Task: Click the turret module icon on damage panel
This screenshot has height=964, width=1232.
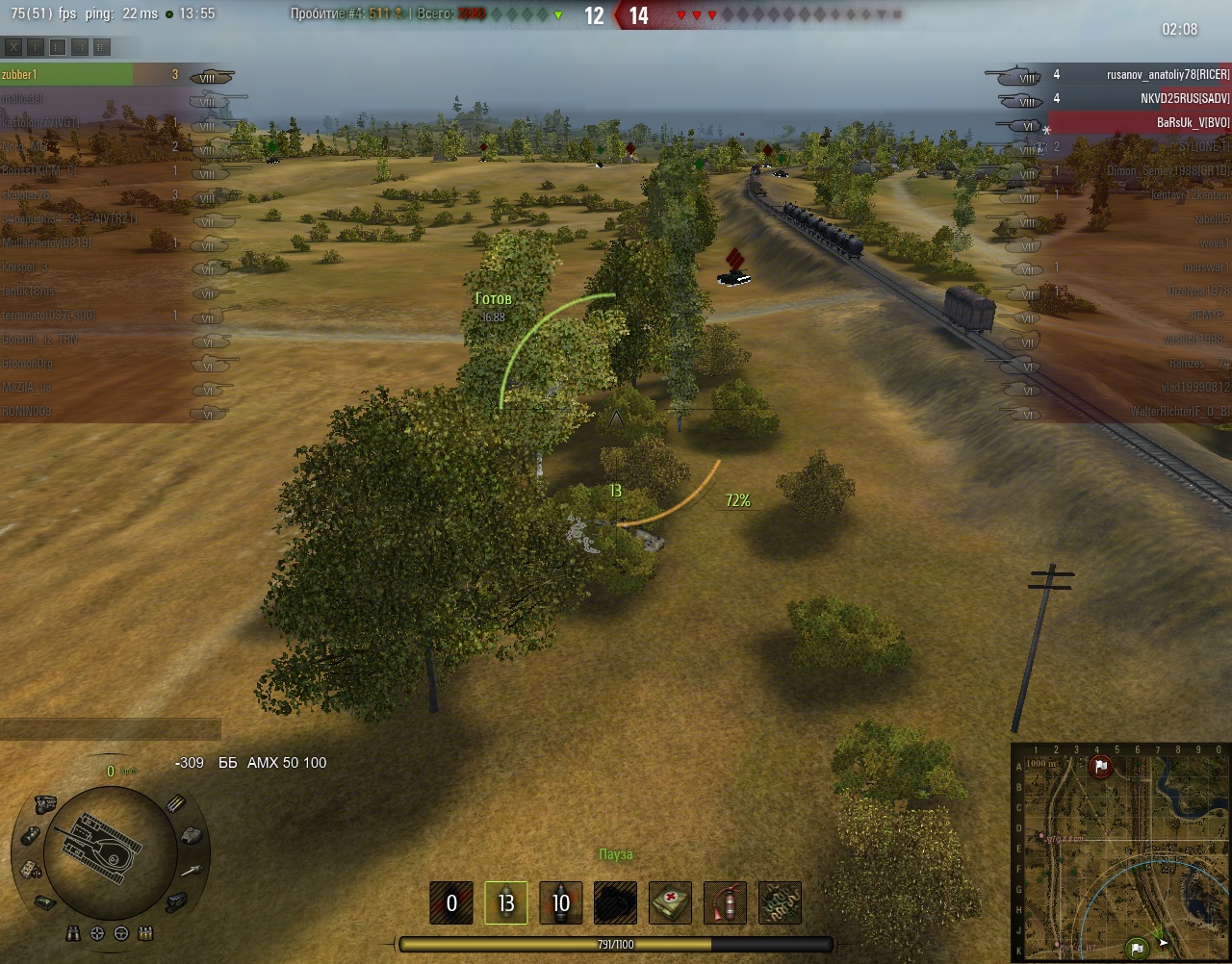Action: [191, 835]
